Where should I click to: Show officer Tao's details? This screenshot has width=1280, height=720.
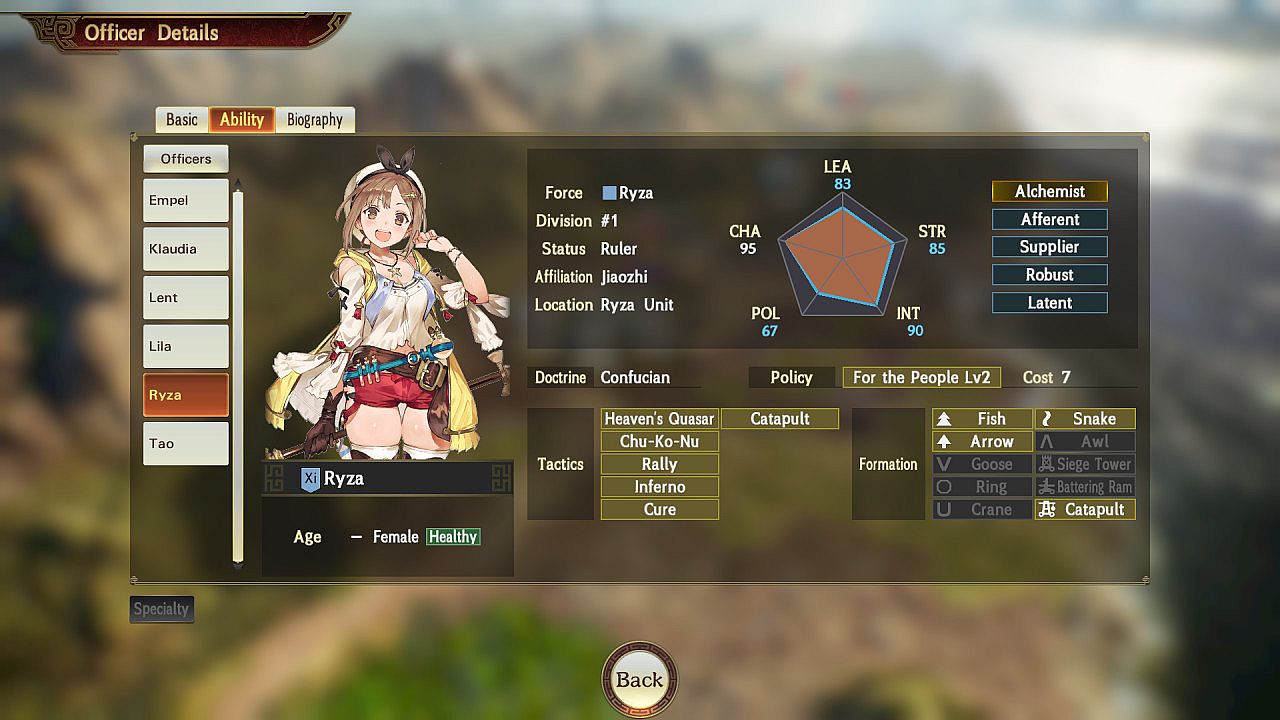click(x=185, y=443)
